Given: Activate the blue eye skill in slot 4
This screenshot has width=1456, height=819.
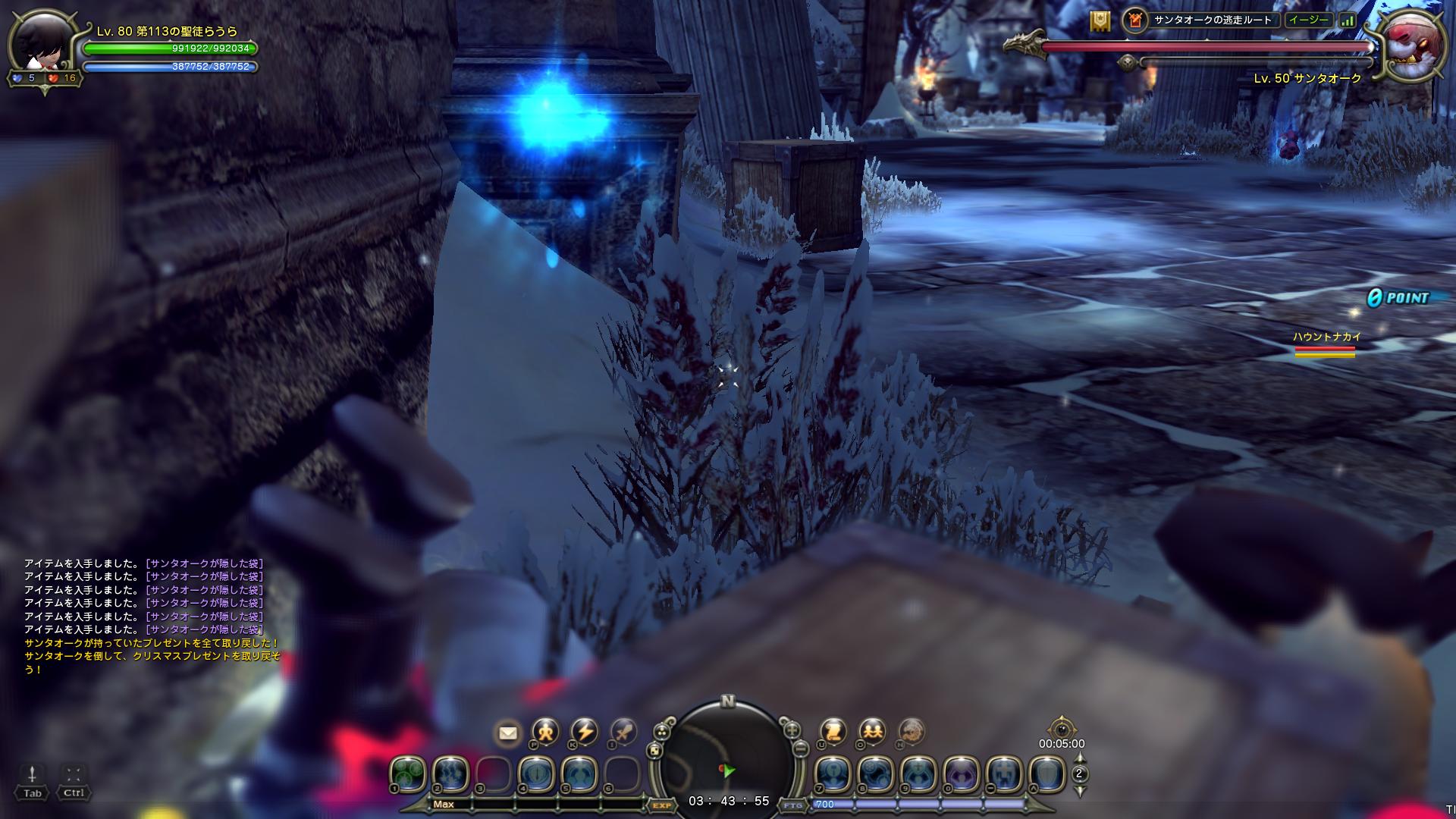Looking at the screenshot, I should click(x=535, y=773).
